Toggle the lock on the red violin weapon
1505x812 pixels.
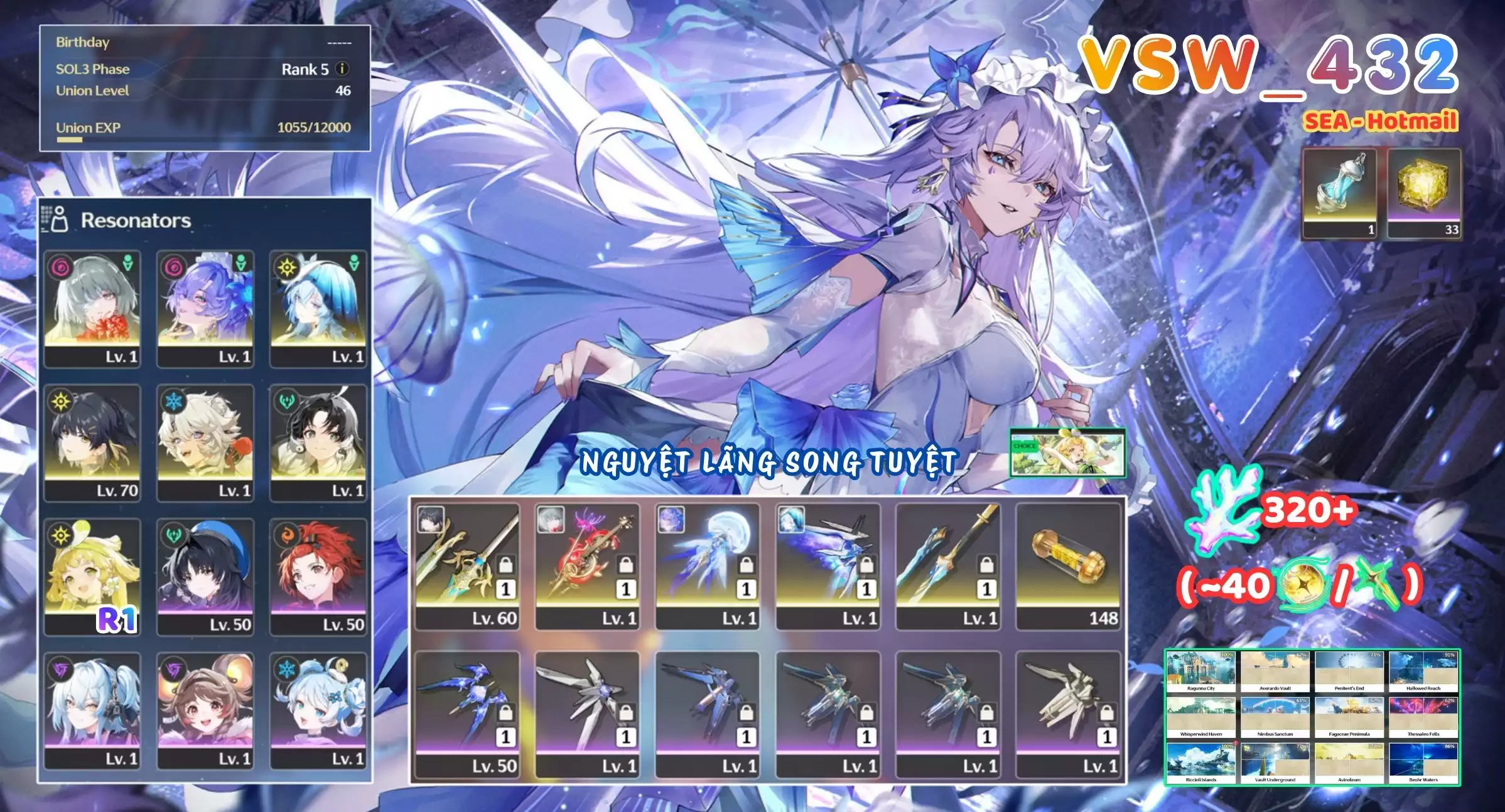pos(626,565)
